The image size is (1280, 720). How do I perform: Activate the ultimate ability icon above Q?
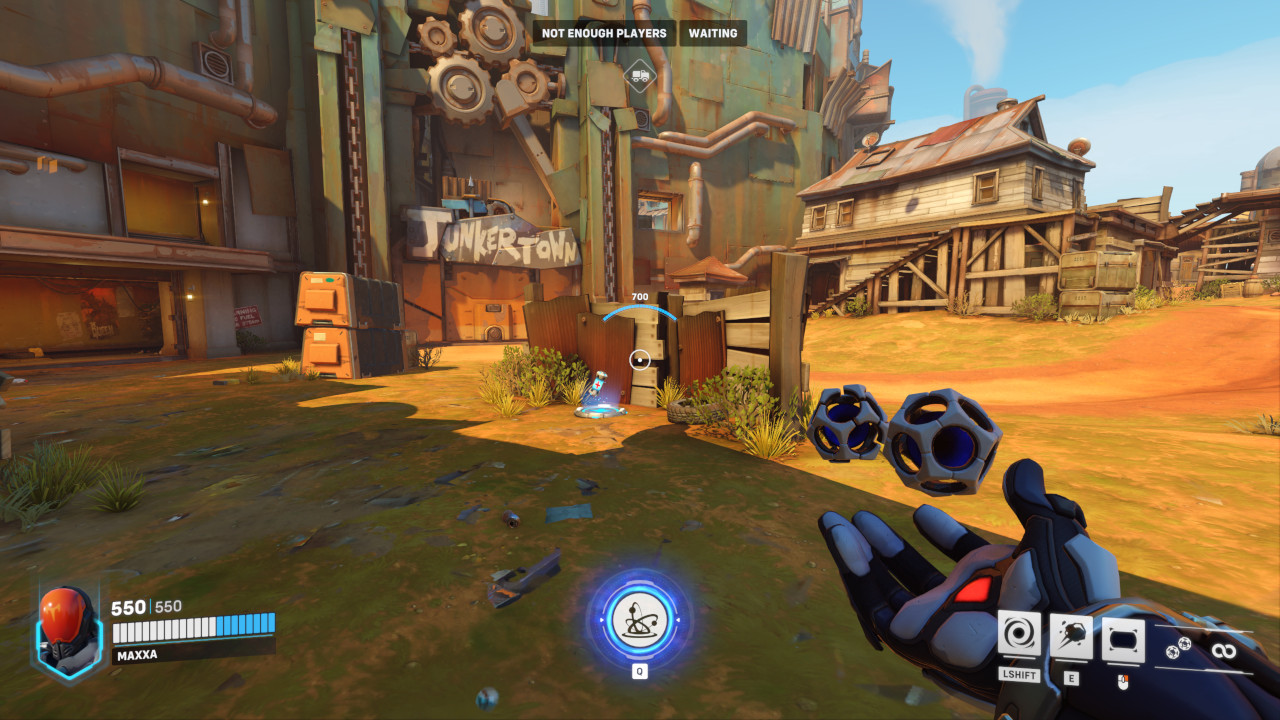click(x=640, y=620)
